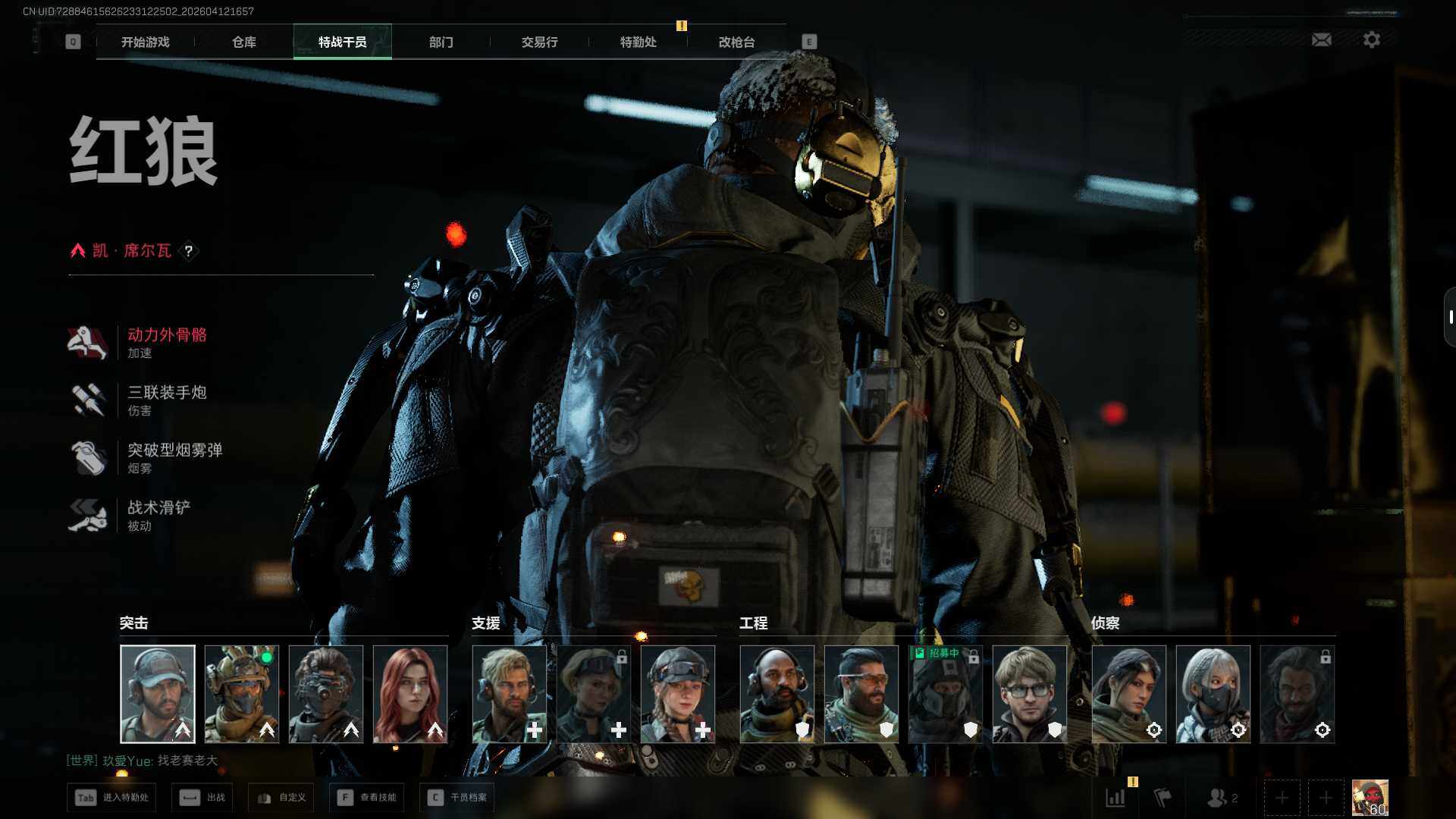Open the mail envelope icon
Image resolution: width=1456 pixels, height=819 pixels.
coord(1321,39)
